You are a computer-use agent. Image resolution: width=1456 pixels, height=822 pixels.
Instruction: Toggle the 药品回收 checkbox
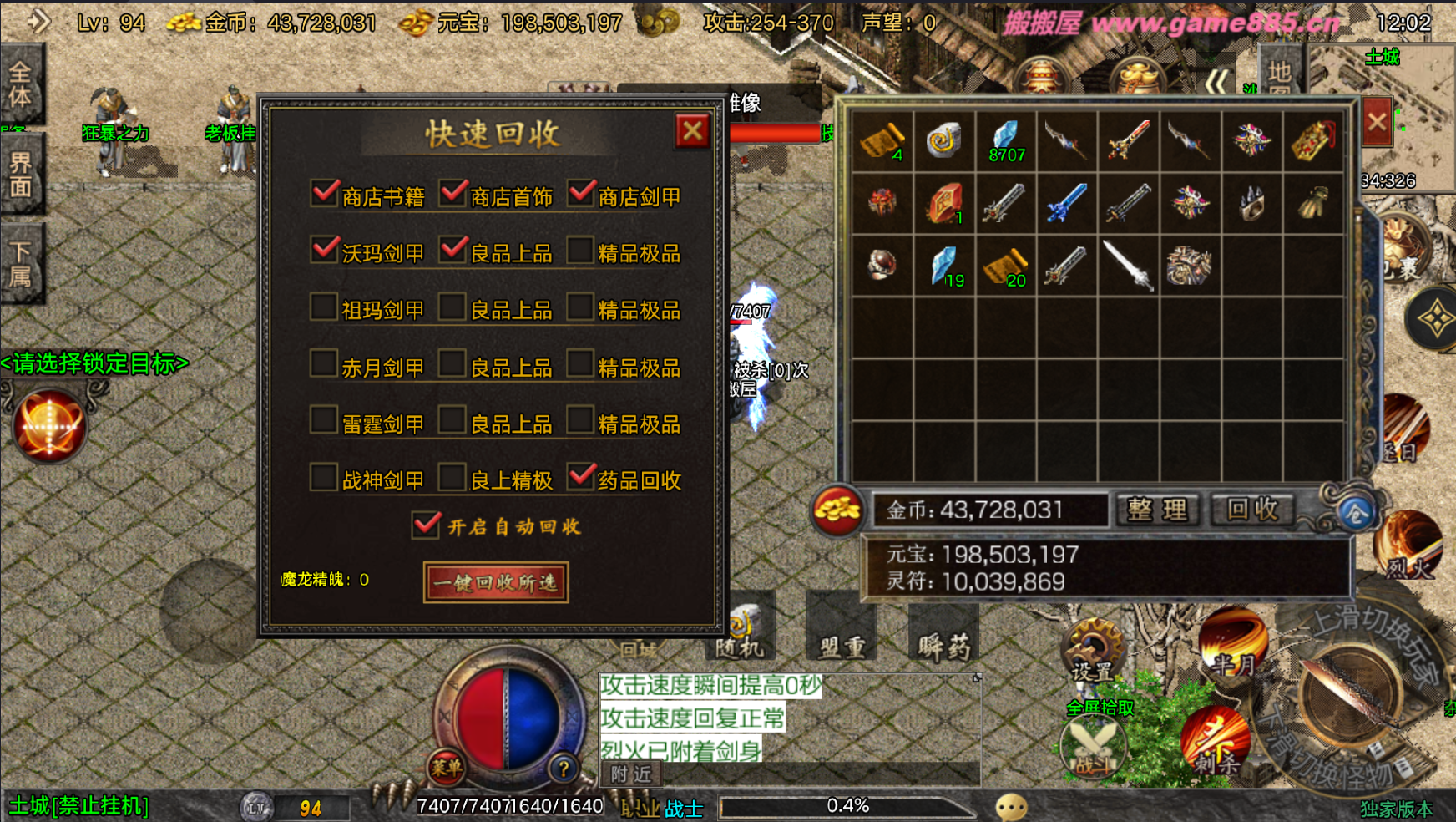coord(580,478)
